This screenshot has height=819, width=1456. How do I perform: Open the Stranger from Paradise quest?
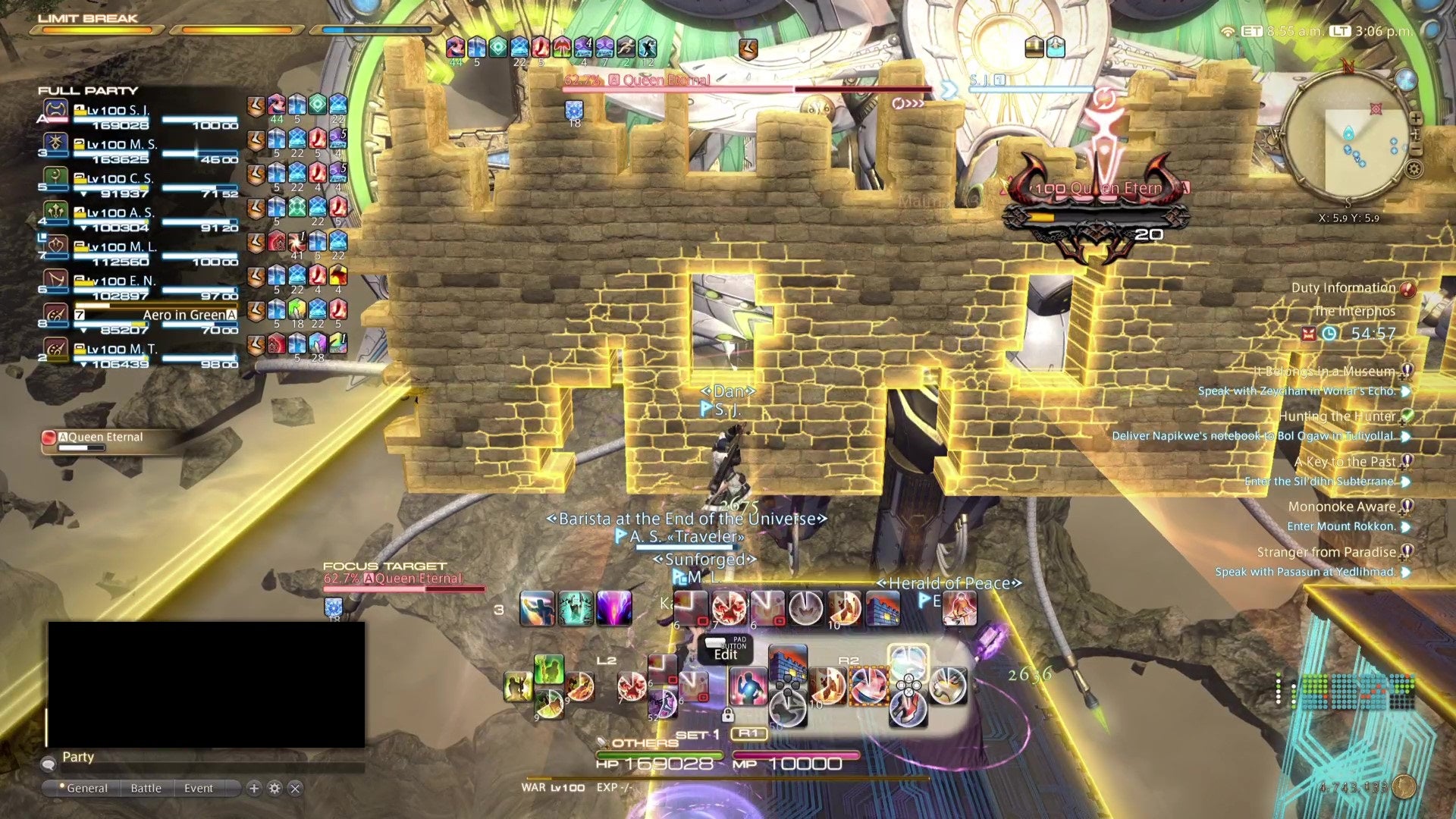pos(1326,552)
